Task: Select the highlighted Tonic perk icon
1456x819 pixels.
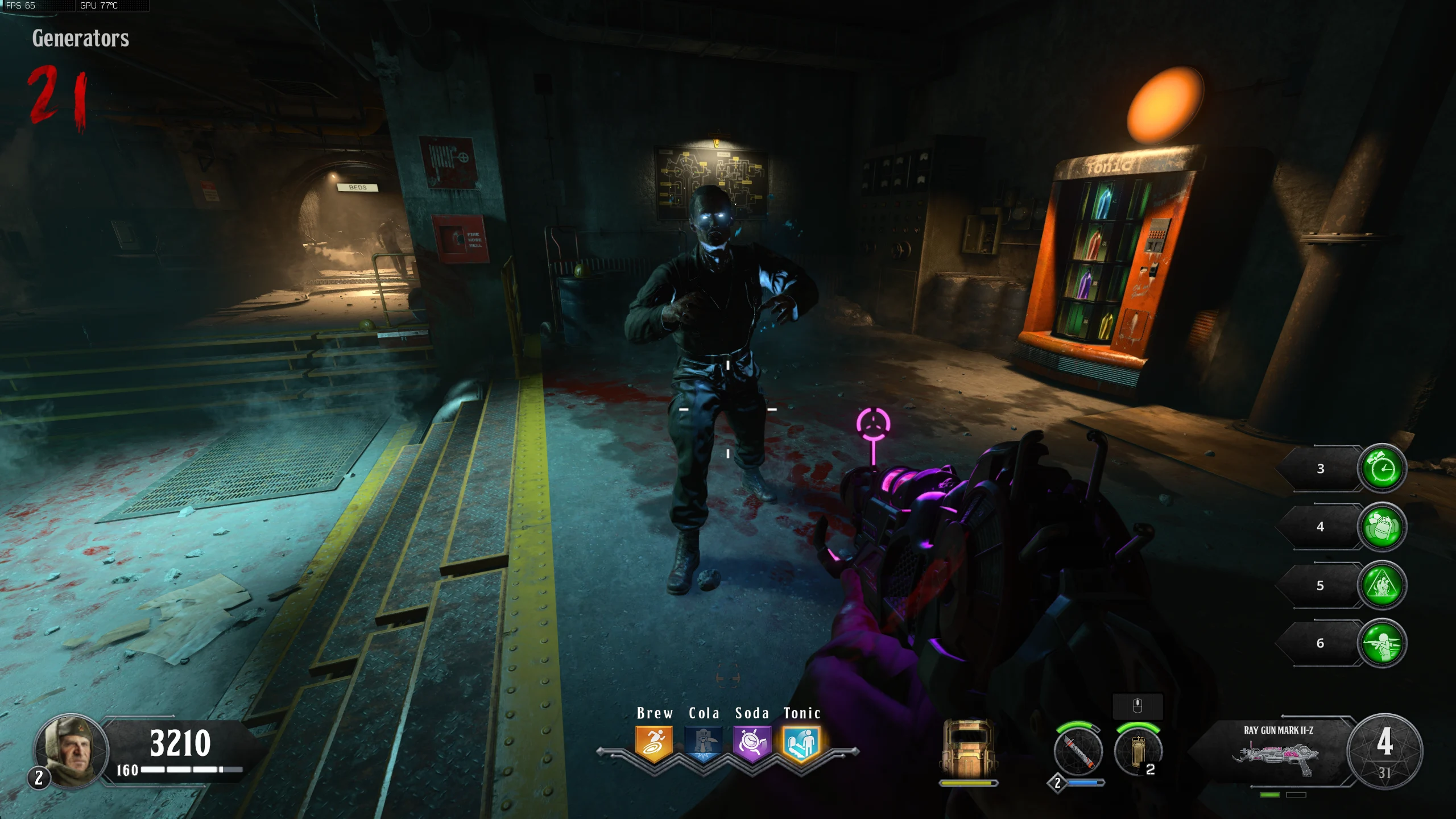Action: coord(801,743)
